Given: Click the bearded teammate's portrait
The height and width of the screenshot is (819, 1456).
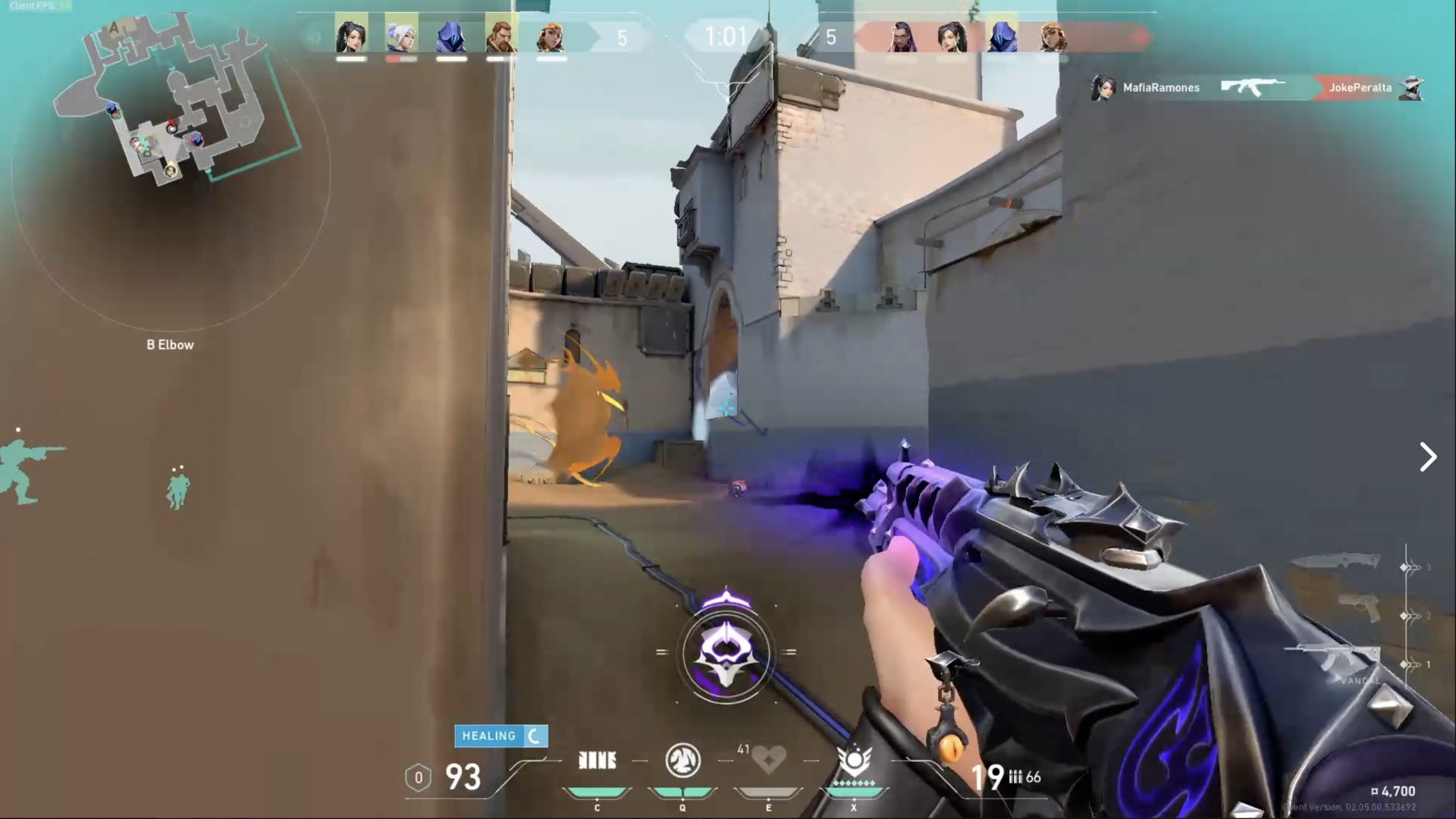Looking at the screenshot, I should point(500,36).
